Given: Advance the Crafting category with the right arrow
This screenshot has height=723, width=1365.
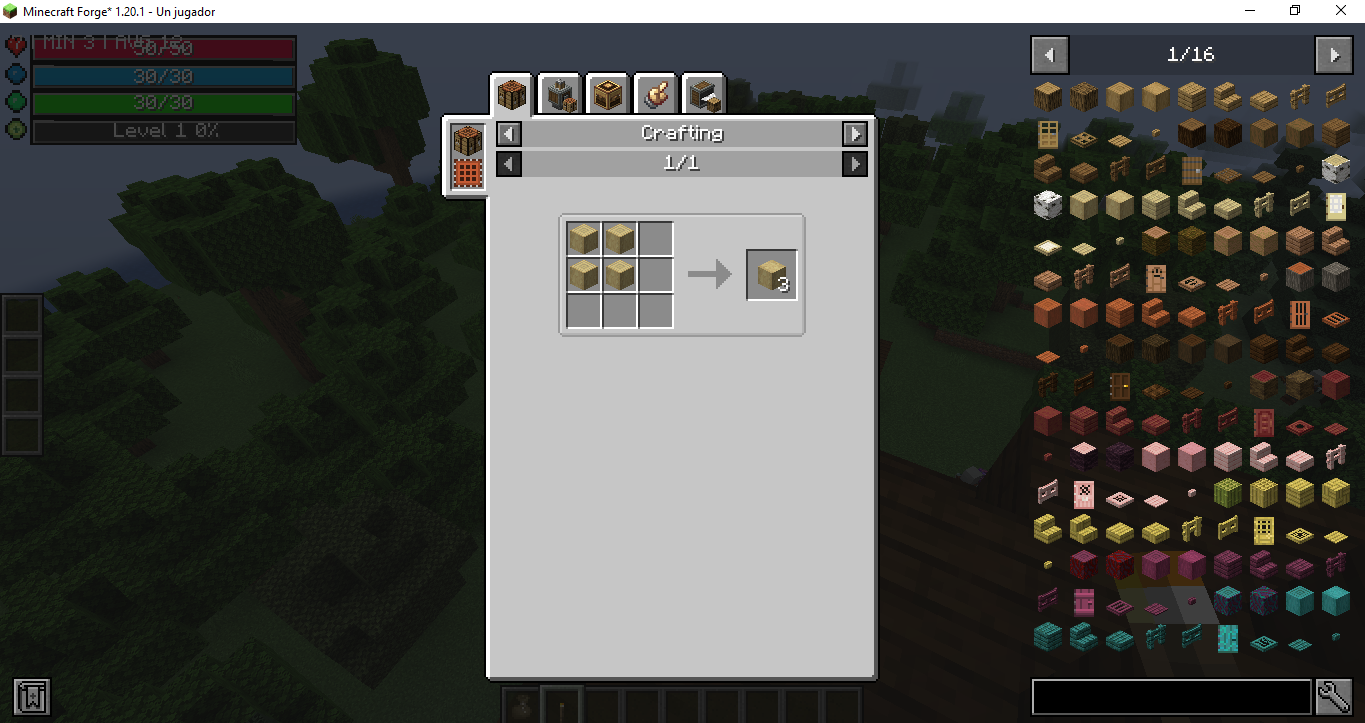Looking at the screenshot, I should [855, 133].
